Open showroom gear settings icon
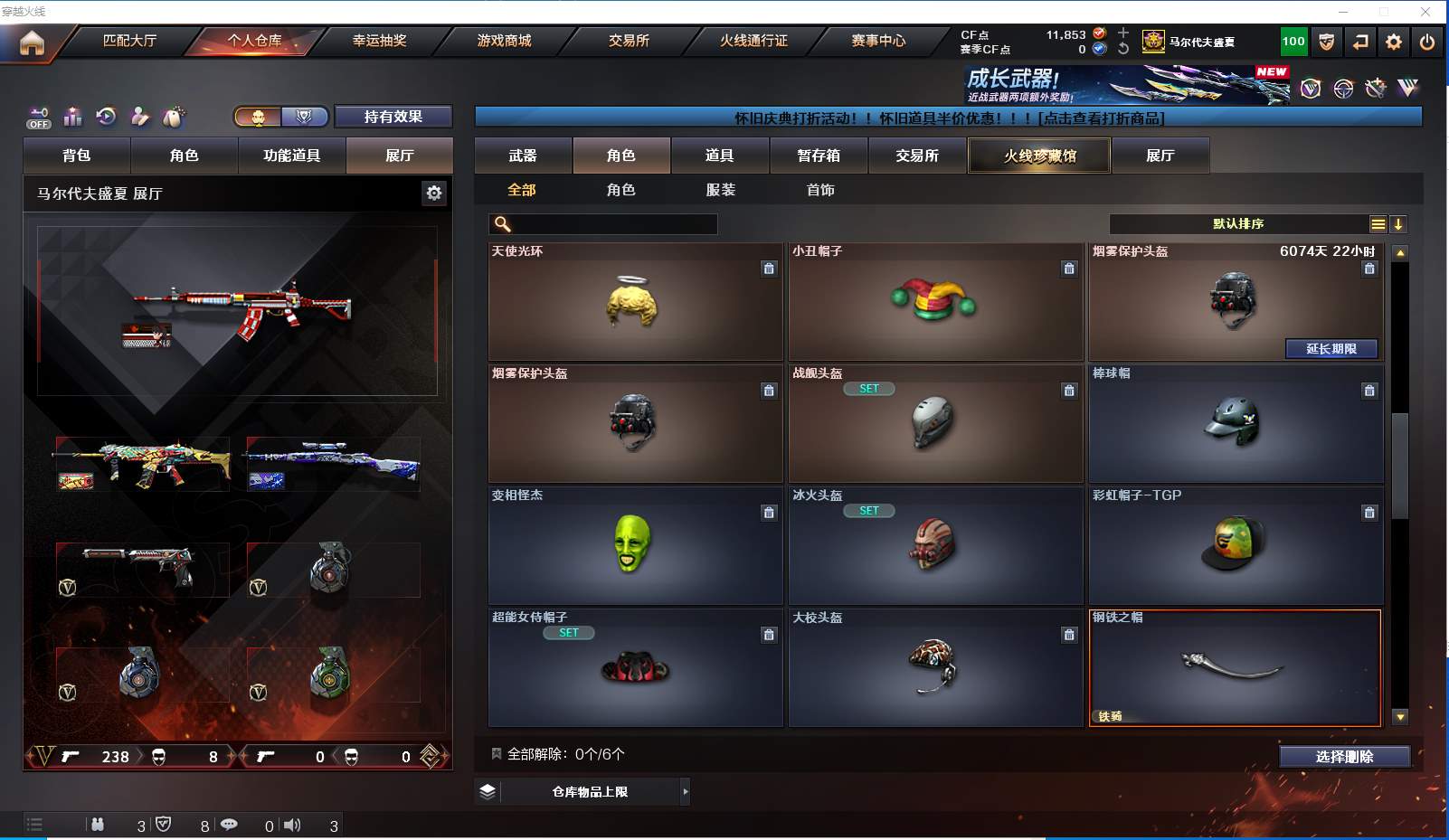This screenshot has height=840, width=1449. [434, 193]
